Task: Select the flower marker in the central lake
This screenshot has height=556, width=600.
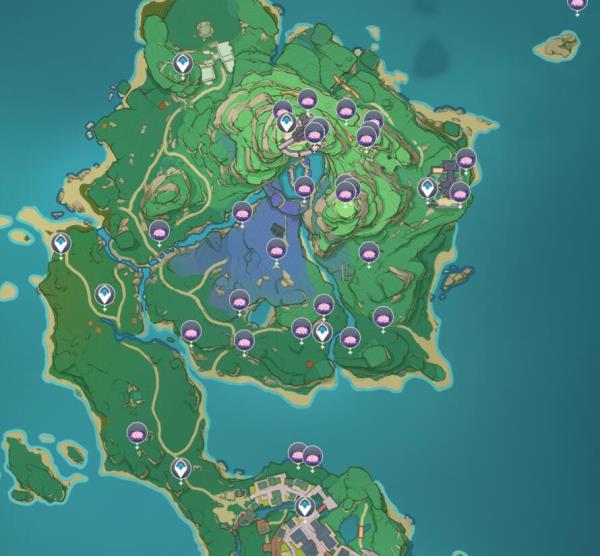Action: (277, 249)
